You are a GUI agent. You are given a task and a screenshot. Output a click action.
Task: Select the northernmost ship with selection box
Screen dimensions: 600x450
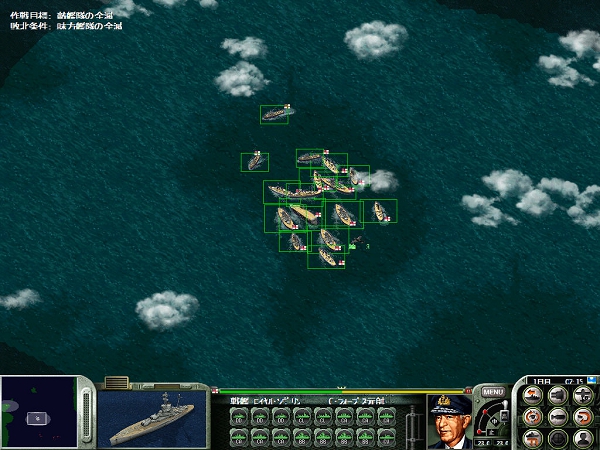click(x=274, y=114)
